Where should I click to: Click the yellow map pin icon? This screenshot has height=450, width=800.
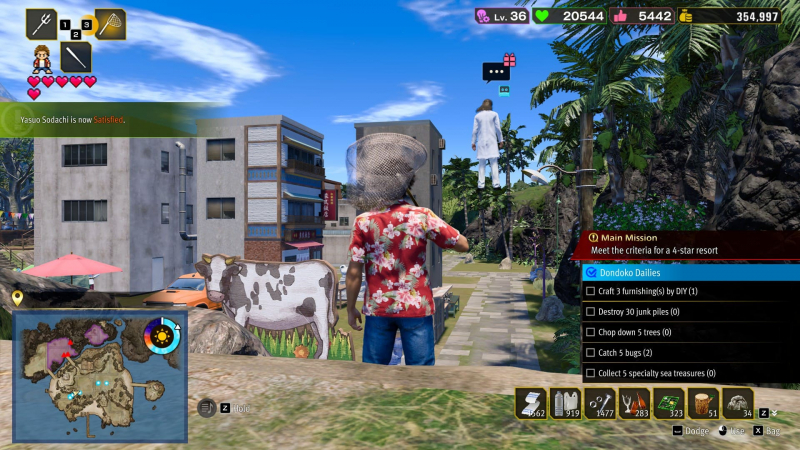(17, 298)
